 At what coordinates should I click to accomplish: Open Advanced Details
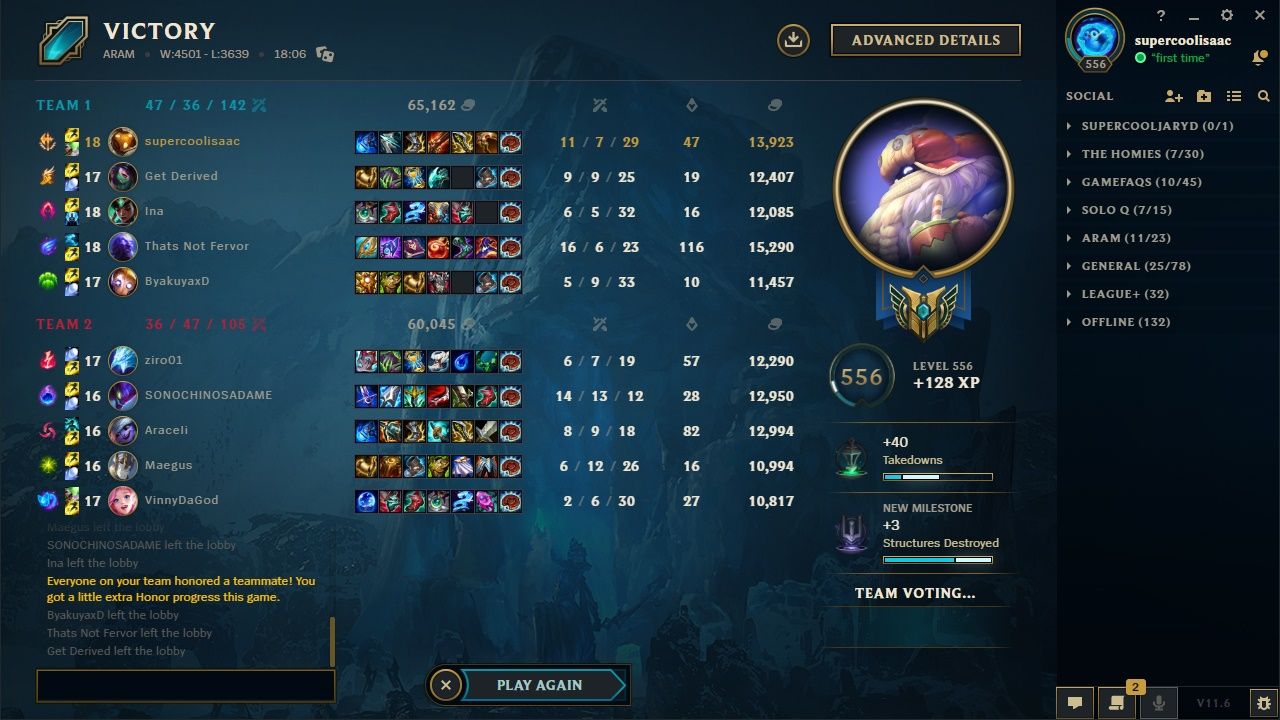click(x=925, y=40)
